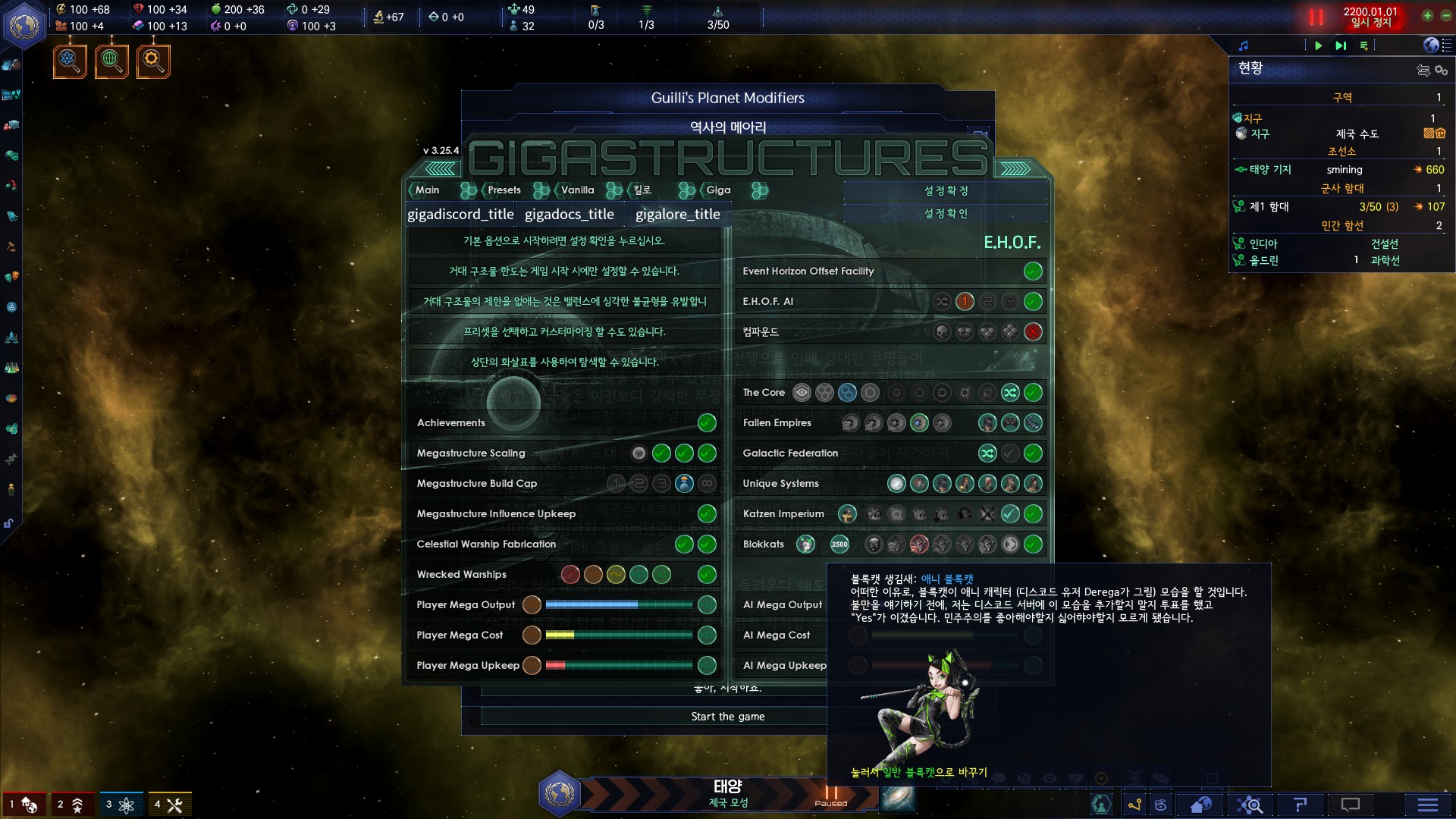
Task: Switch to the Presets tab
Action: tap(504, 190)
